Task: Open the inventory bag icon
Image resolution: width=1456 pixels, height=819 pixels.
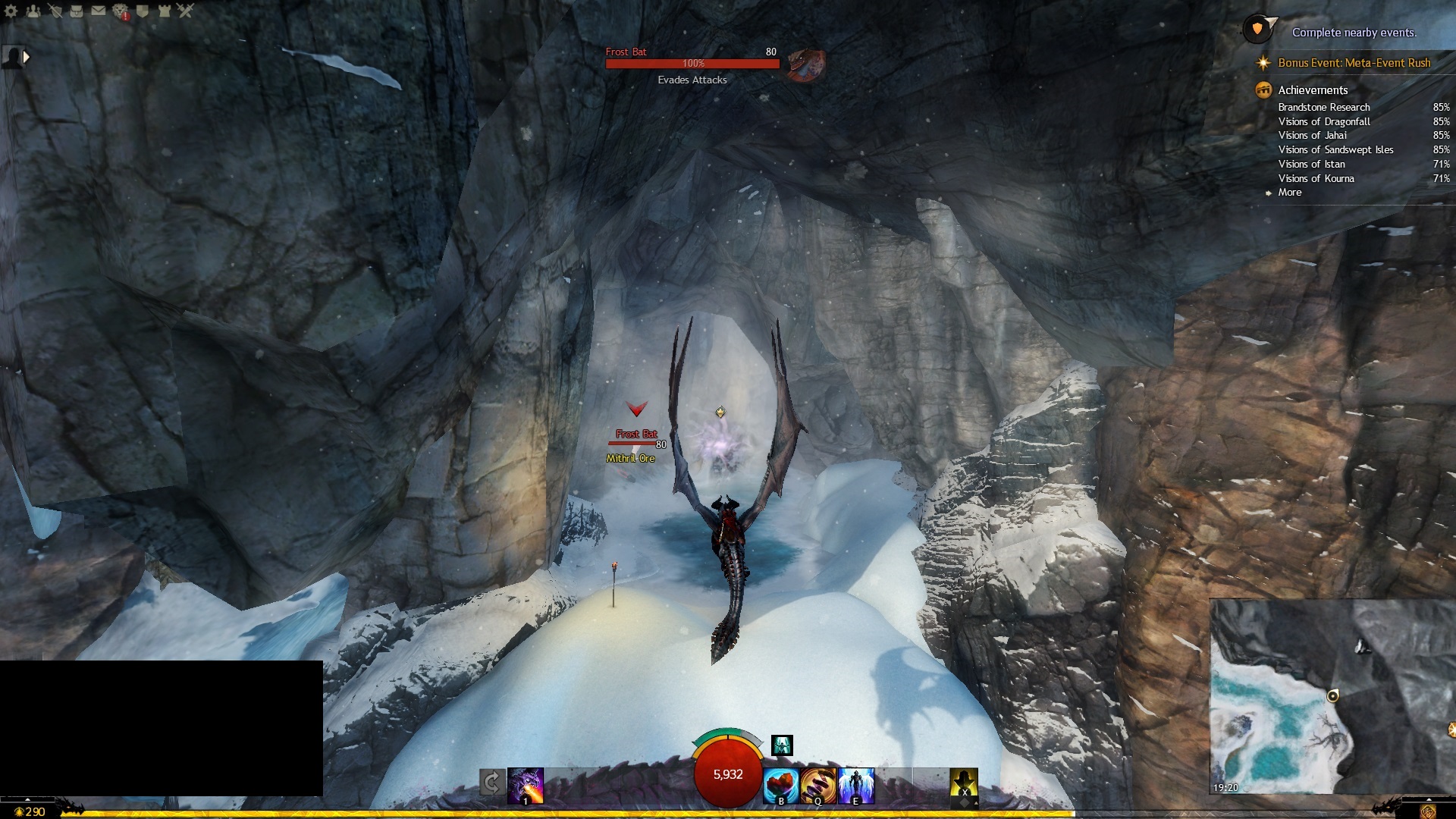Action: pyautogui.click(x=77, y=11)
